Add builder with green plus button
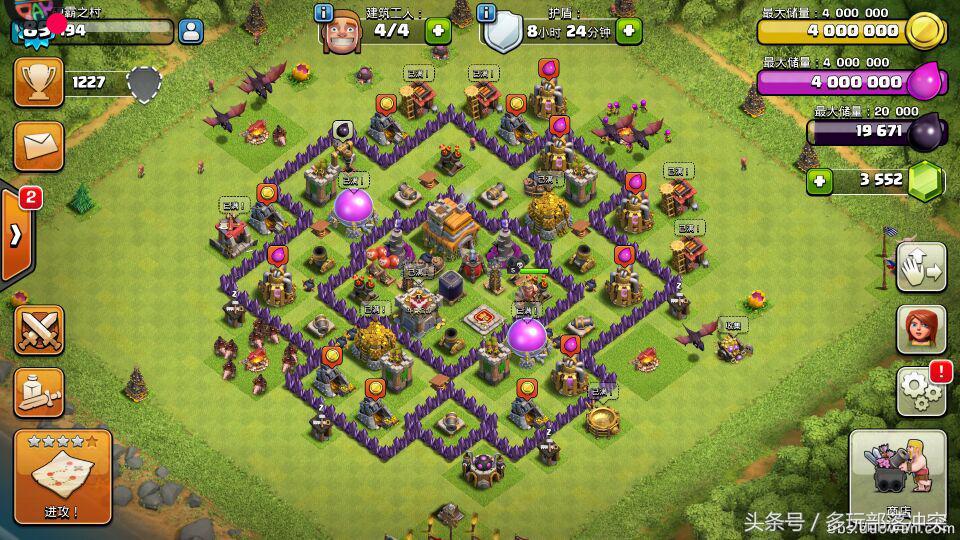Viewport: 960px width, 540px height. (x=438, y=30)
